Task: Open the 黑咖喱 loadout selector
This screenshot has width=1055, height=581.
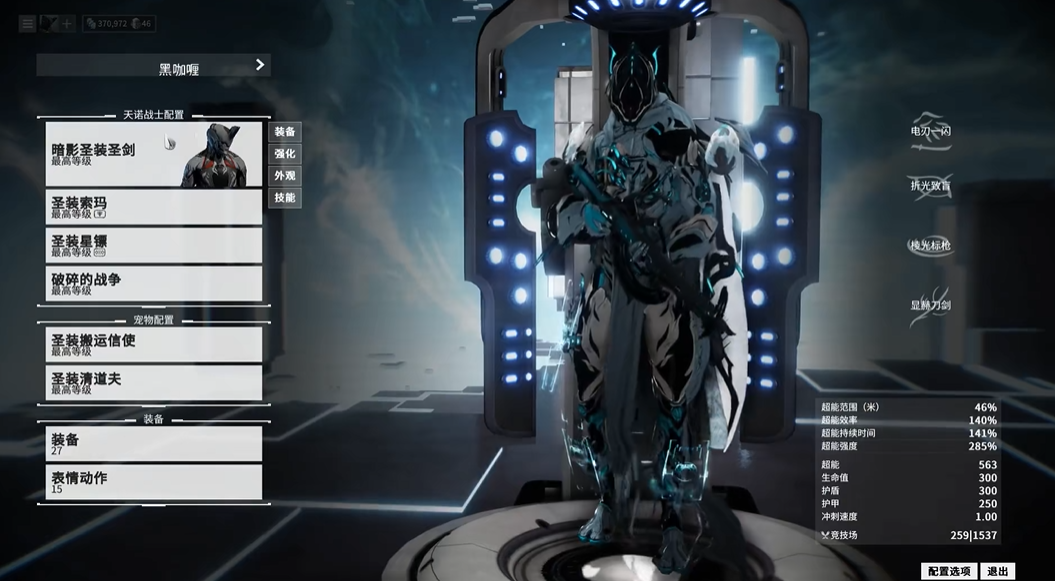Action: click(153, 66)
